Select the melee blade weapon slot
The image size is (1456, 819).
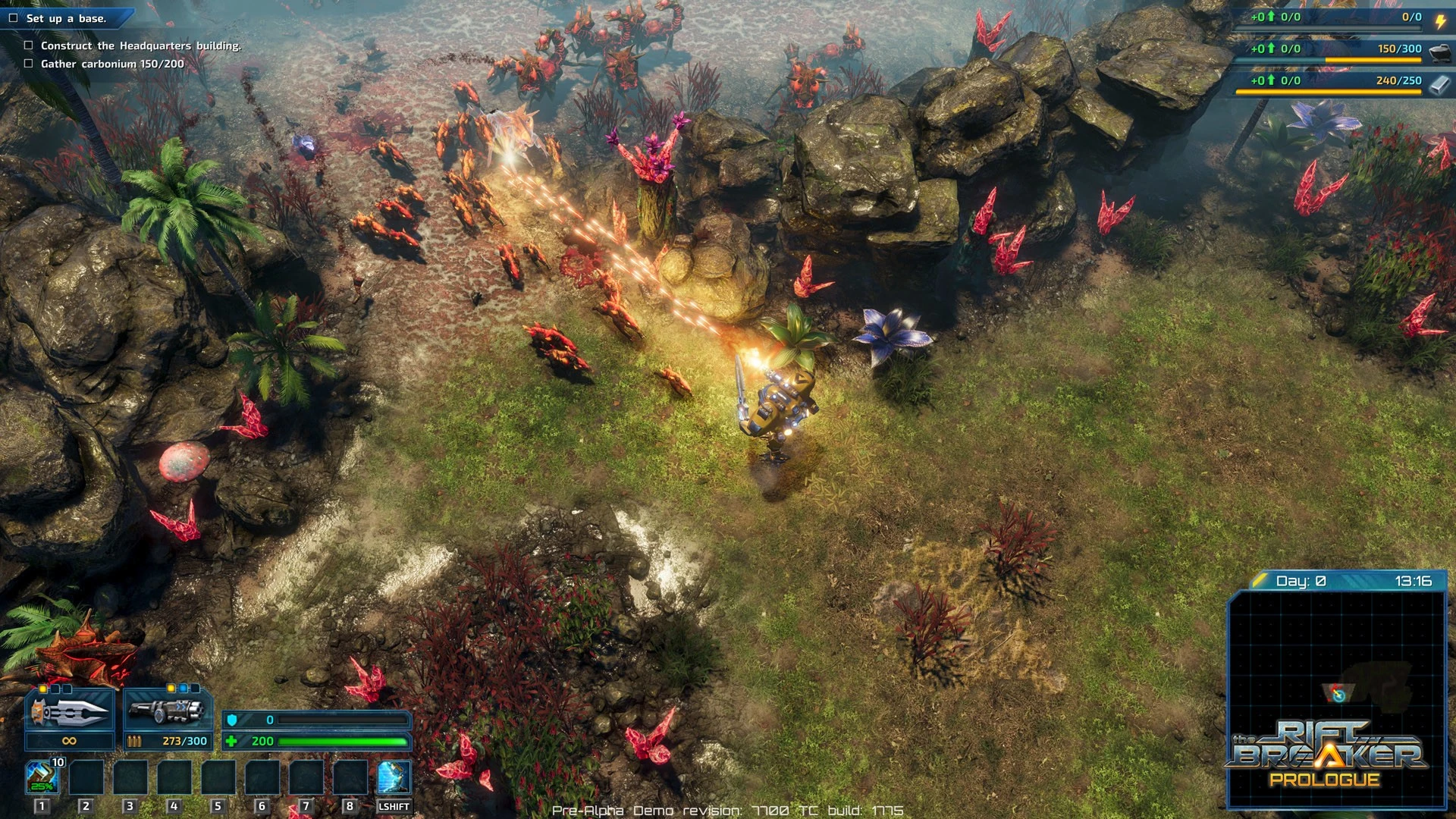click(69, 711)
